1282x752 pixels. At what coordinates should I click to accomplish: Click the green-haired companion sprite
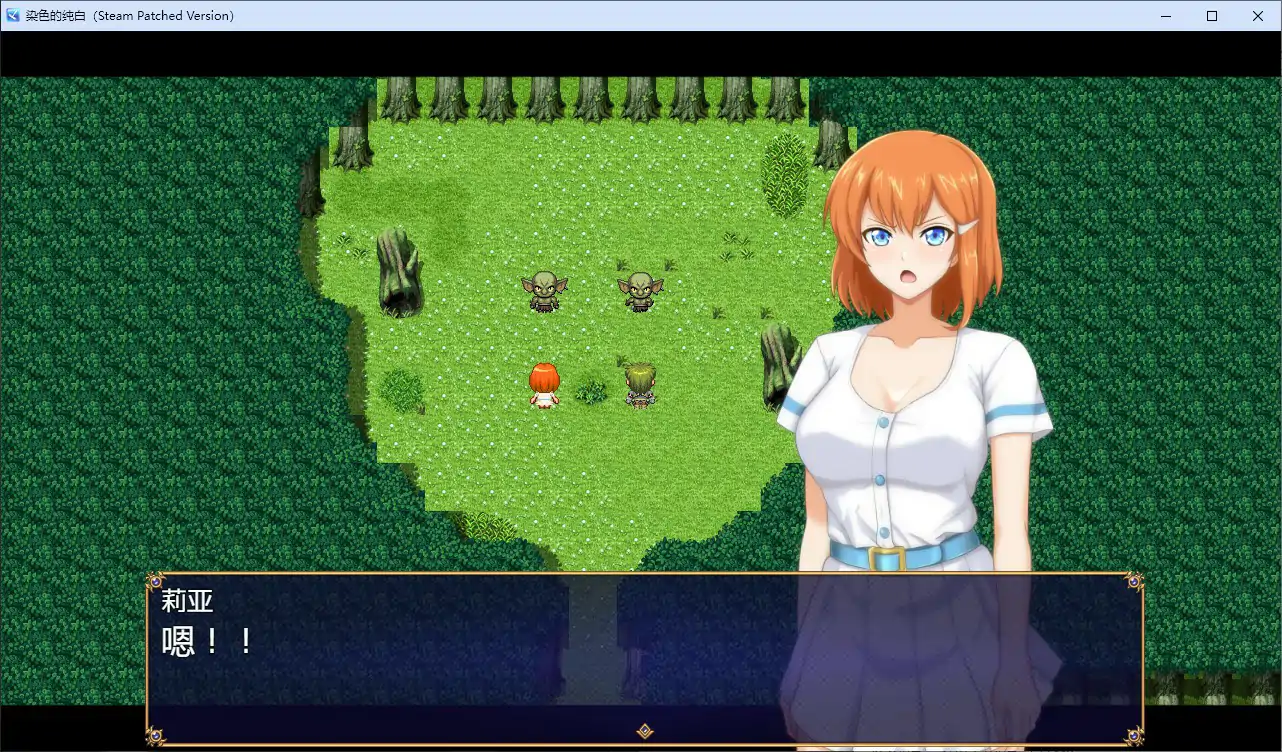(638, 383)
